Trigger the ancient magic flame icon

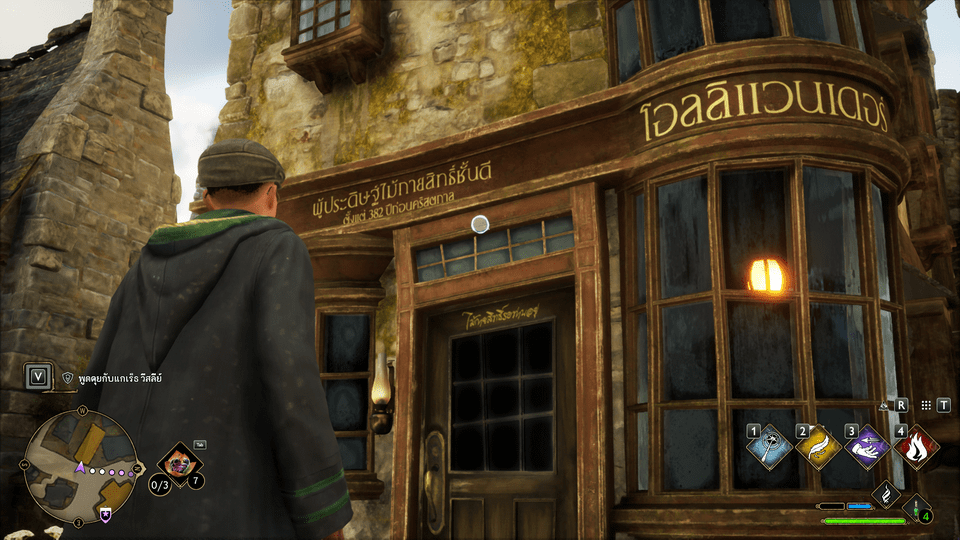886,494
